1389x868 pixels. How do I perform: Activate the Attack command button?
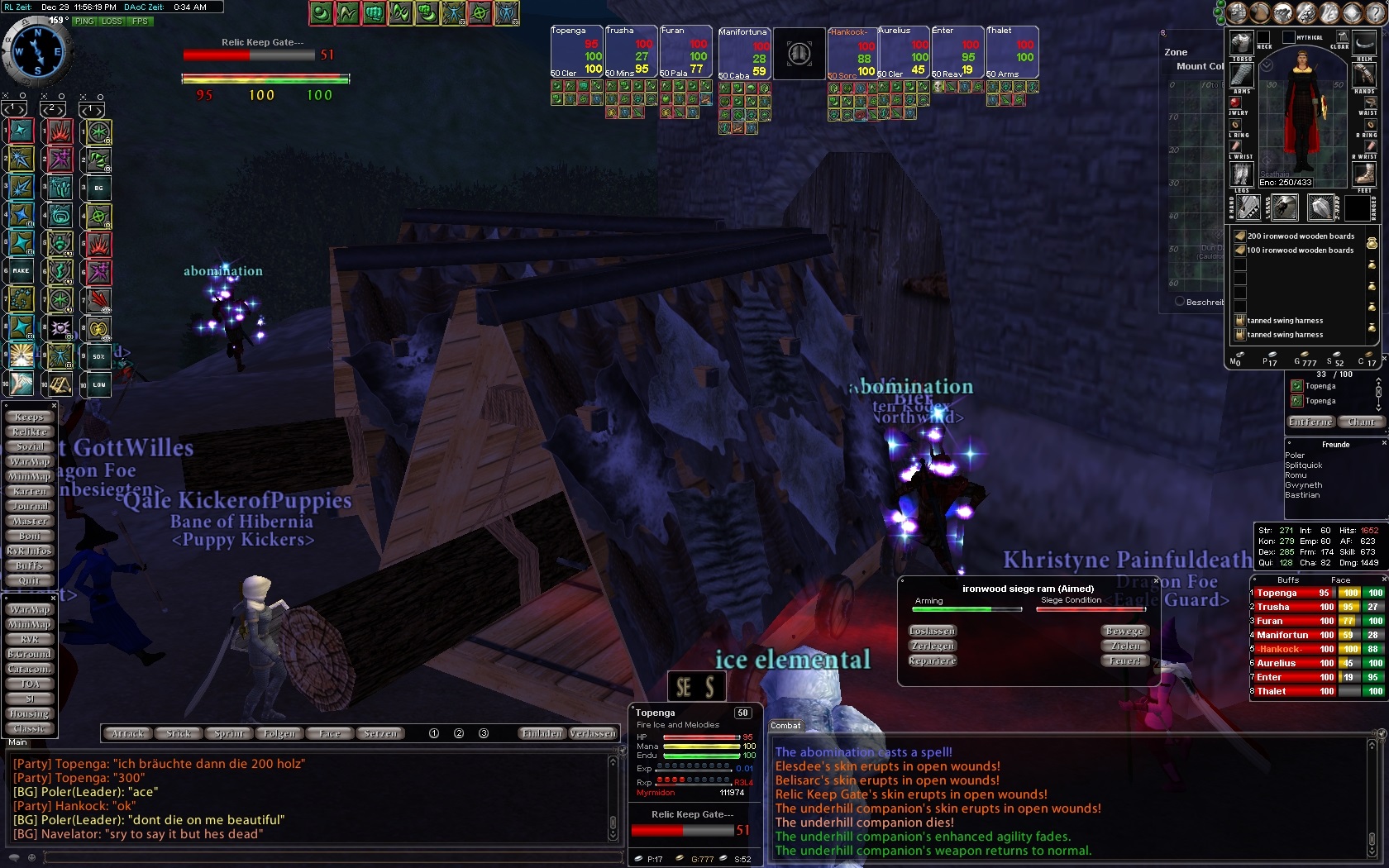coord(127,734)
